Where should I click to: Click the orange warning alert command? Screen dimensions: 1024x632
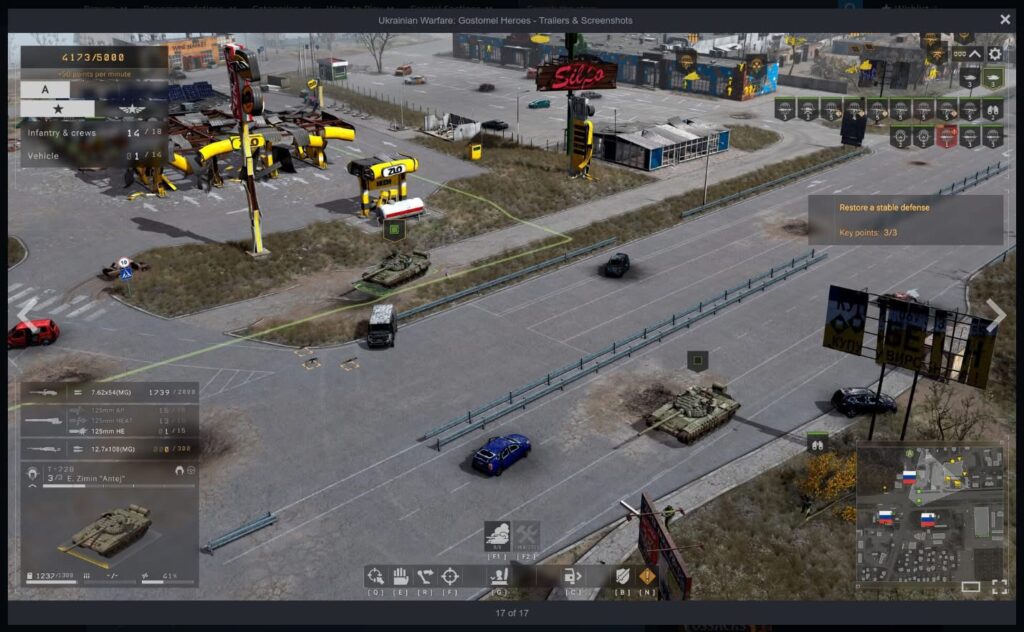click(647, 576)
